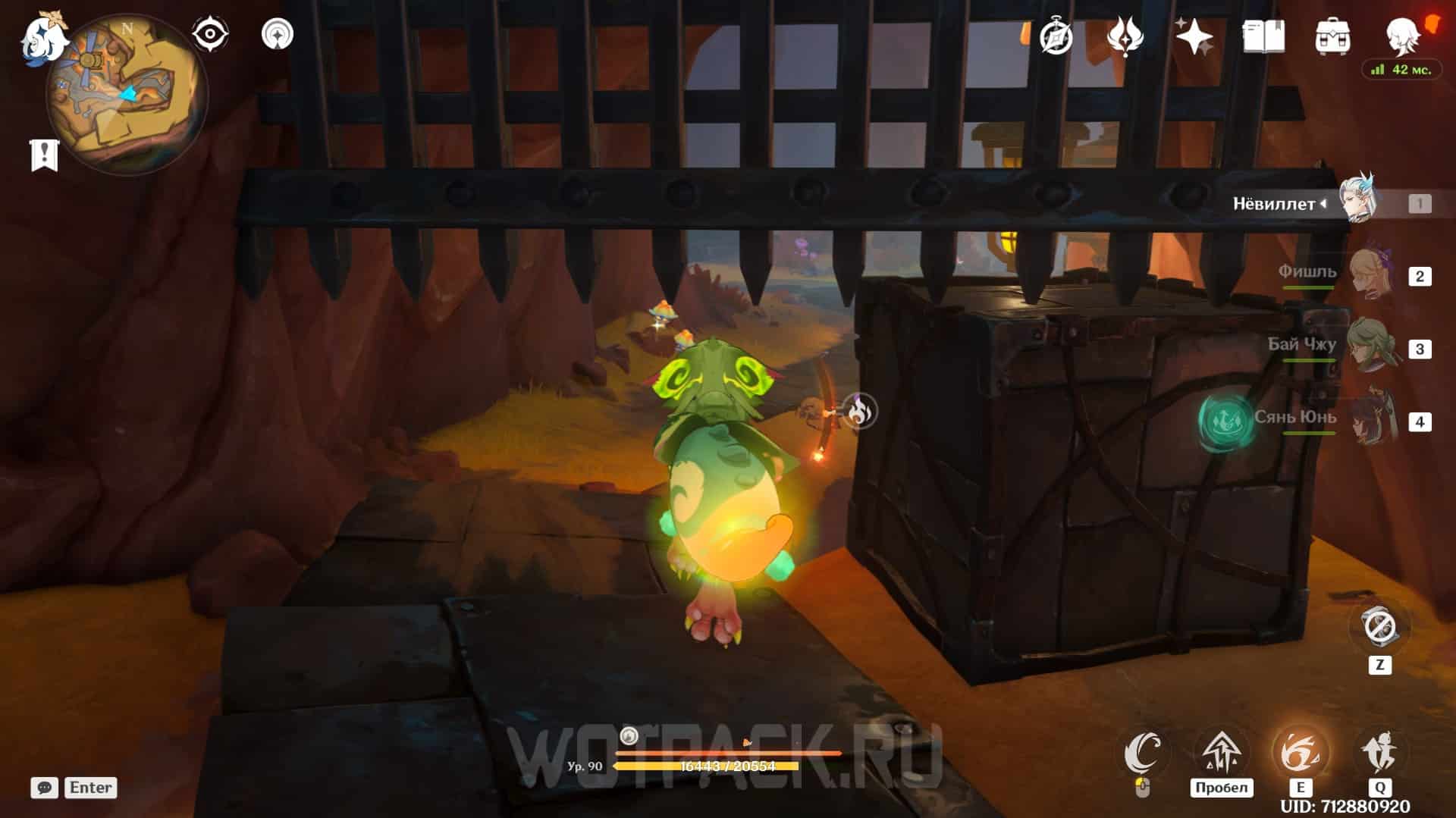Activate the Q skill icon
The image size is (1456, 818).
(1379, 753)
